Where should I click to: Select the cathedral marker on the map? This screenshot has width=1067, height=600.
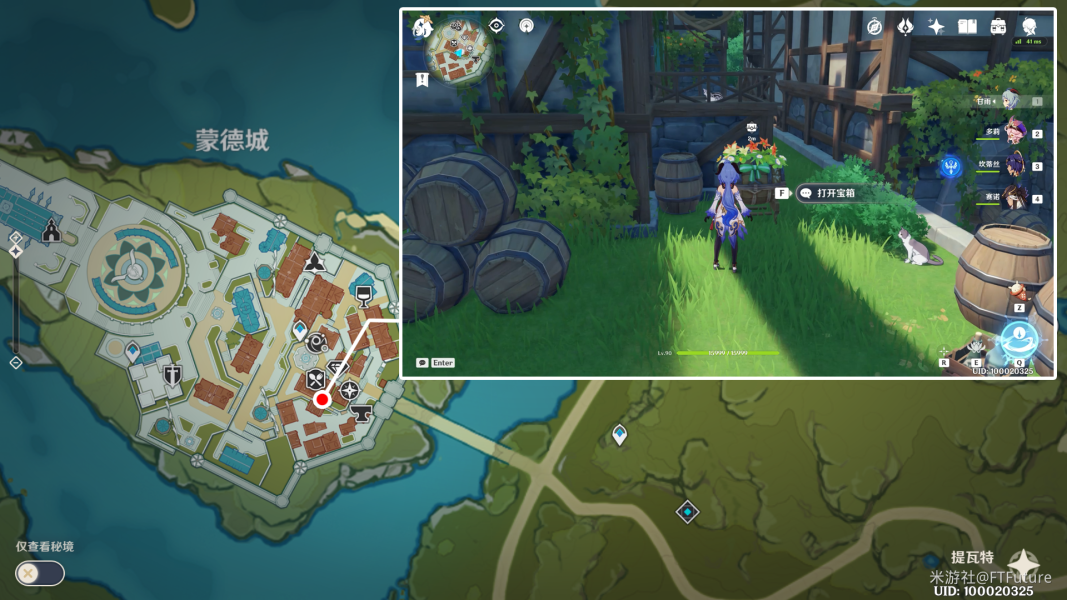[51, 232]
